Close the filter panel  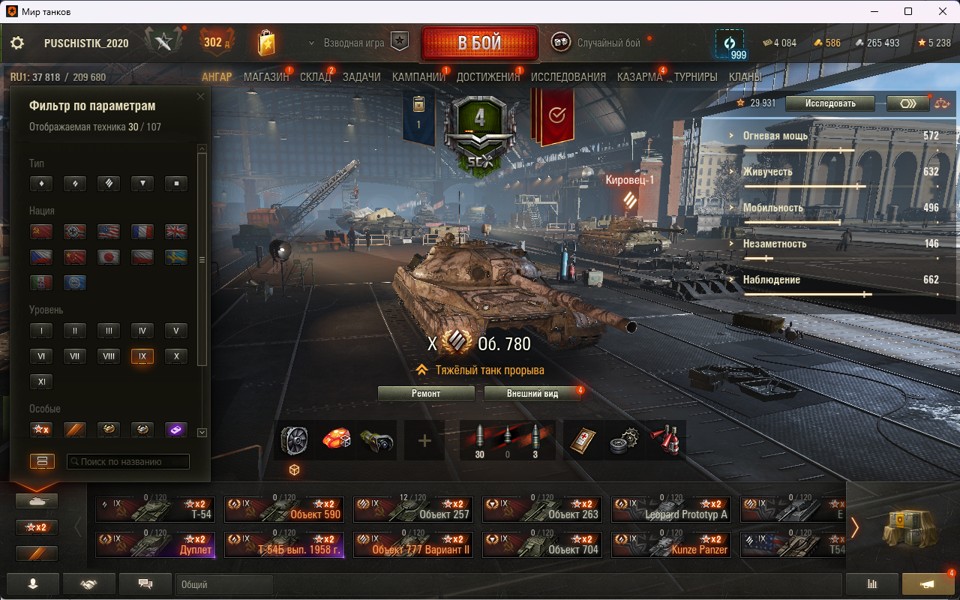tap(200, 97)
